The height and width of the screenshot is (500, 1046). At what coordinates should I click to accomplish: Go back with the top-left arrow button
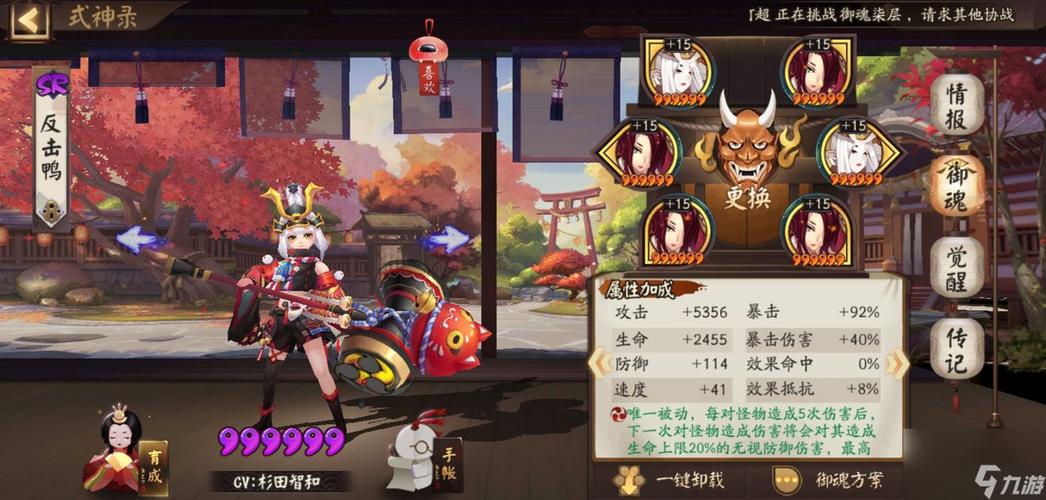point(29,19)
